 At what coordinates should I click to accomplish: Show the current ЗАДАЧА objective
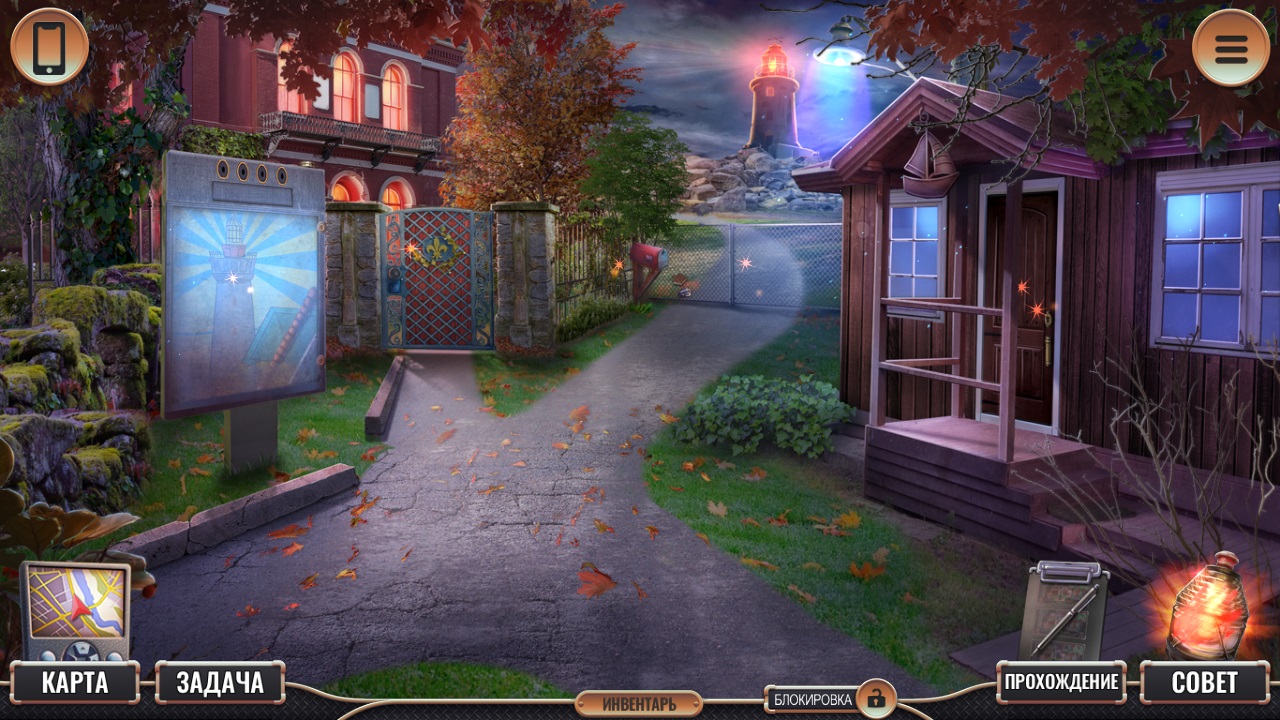tap(220, 683)
